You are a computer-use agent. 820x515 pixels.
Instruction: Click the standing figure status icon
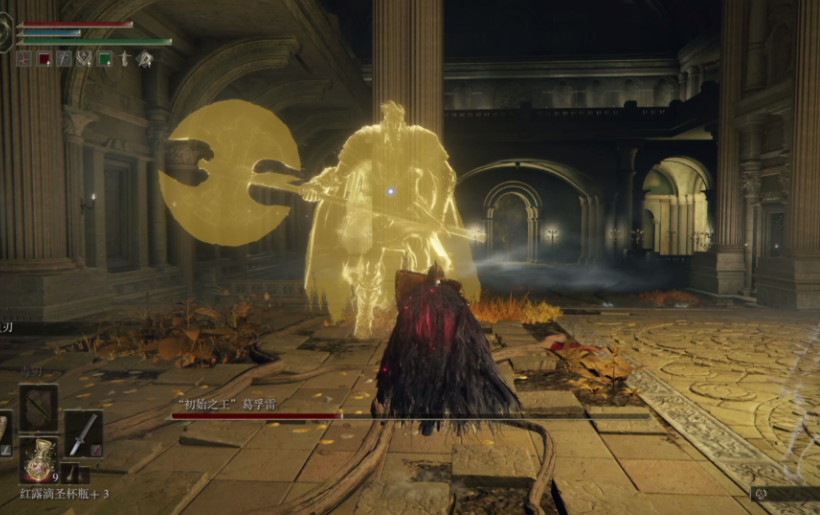(125, 59)
